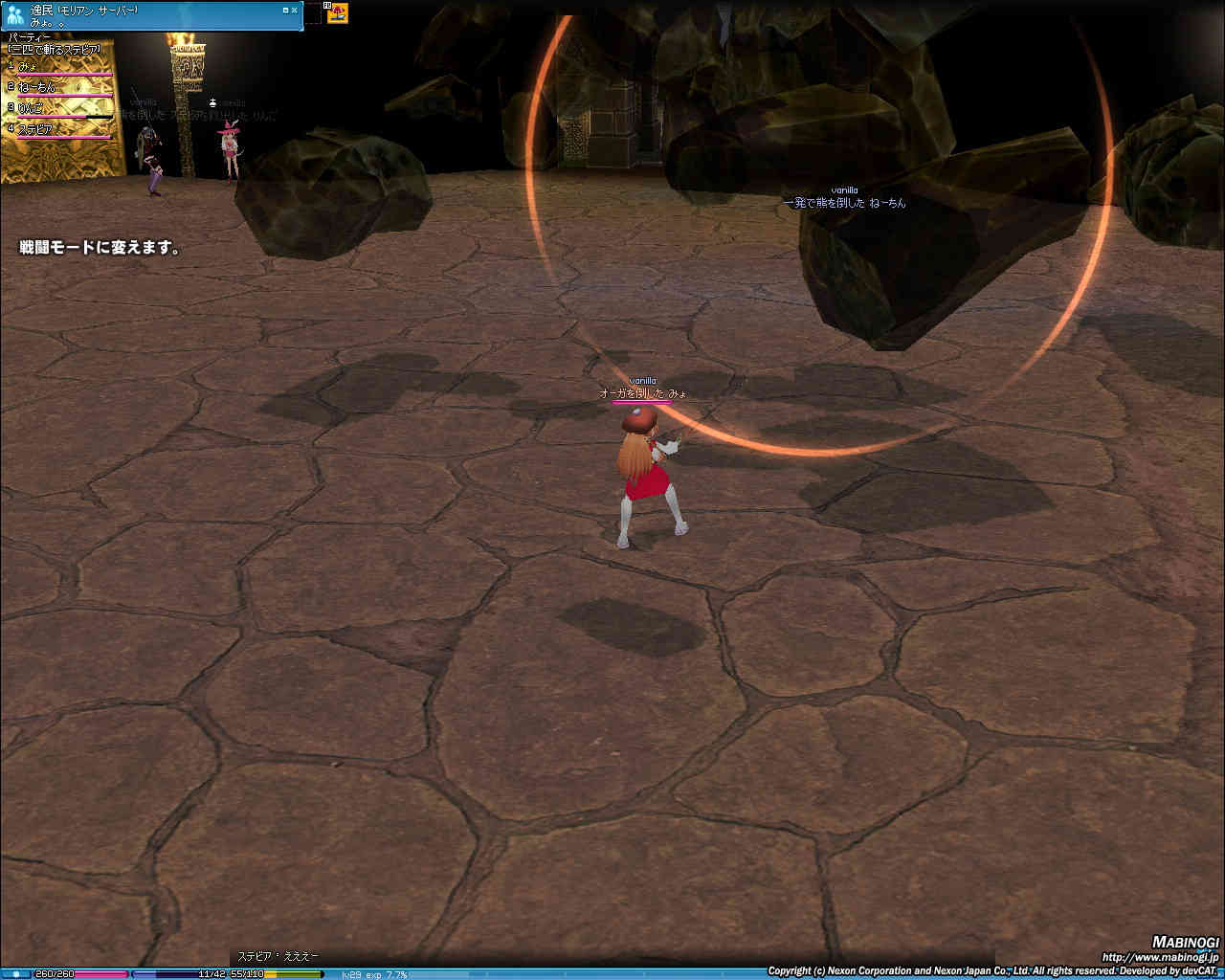The width and height of the screenshot is (1225, 980).
Task: Select party member りんご in party list
Action: [x=31, y=108]
